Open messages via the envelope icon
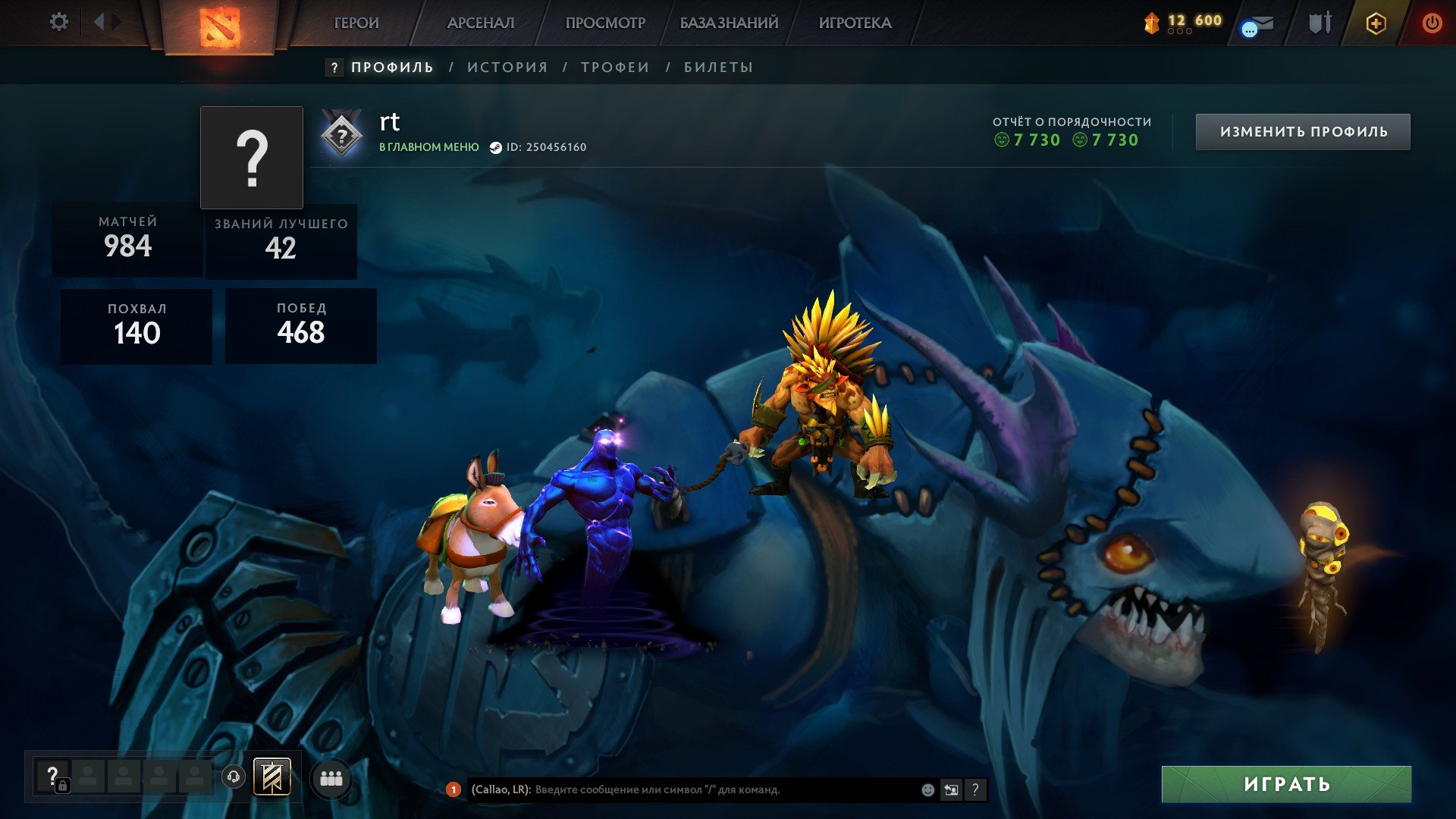Image resolution: width=1456 pixels, height=819 pixels. click(x=1259, y=24)
